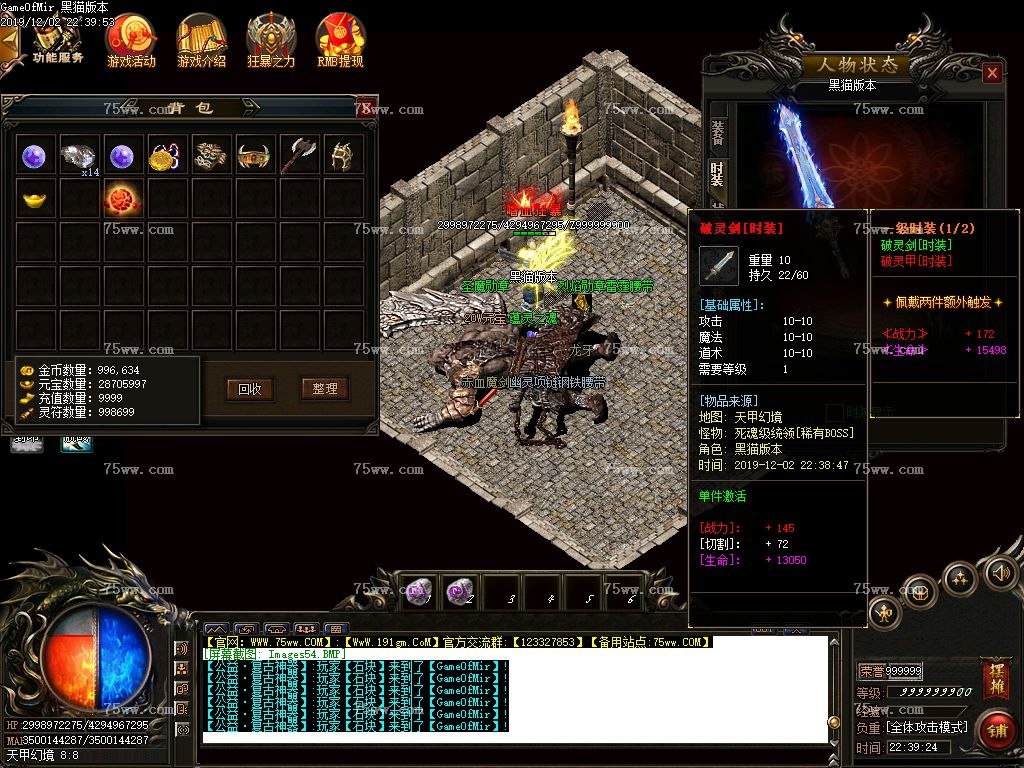Choose the golden helmet in the bag
Viewport: 1024px width, 768px height.
coord(342,155)
